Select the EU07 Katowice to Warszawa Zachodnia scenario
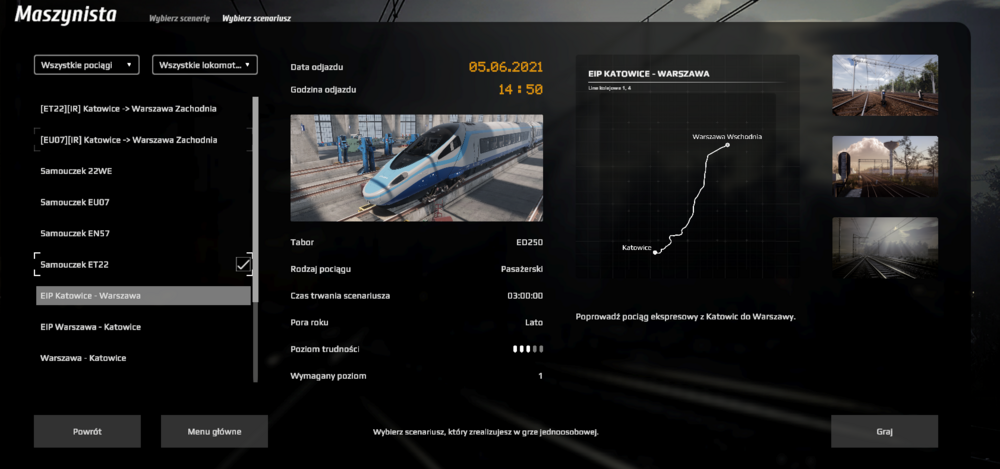 (x=129, y=139)
